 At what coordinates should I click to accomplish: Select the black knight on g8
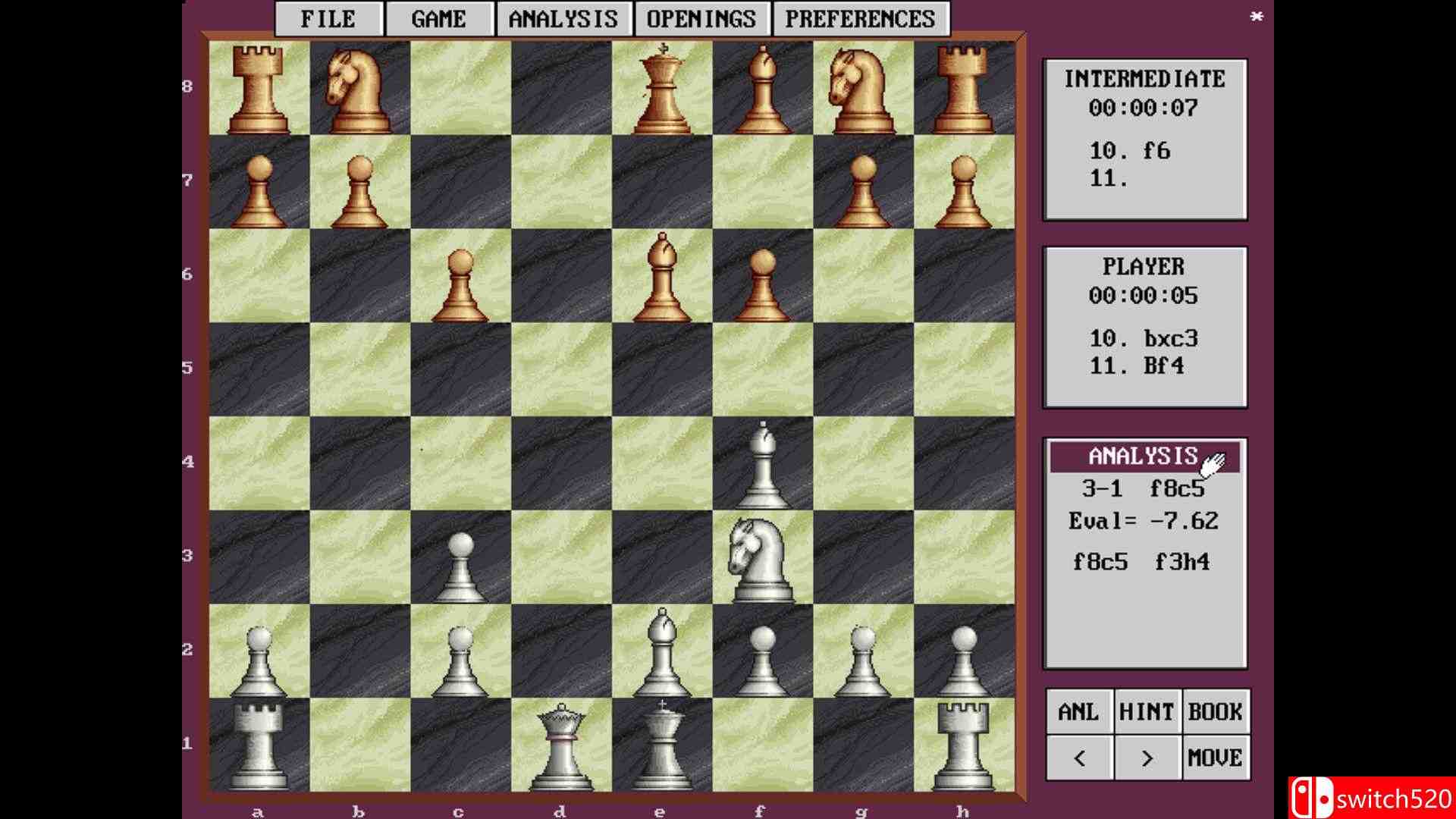pos(861,87)
